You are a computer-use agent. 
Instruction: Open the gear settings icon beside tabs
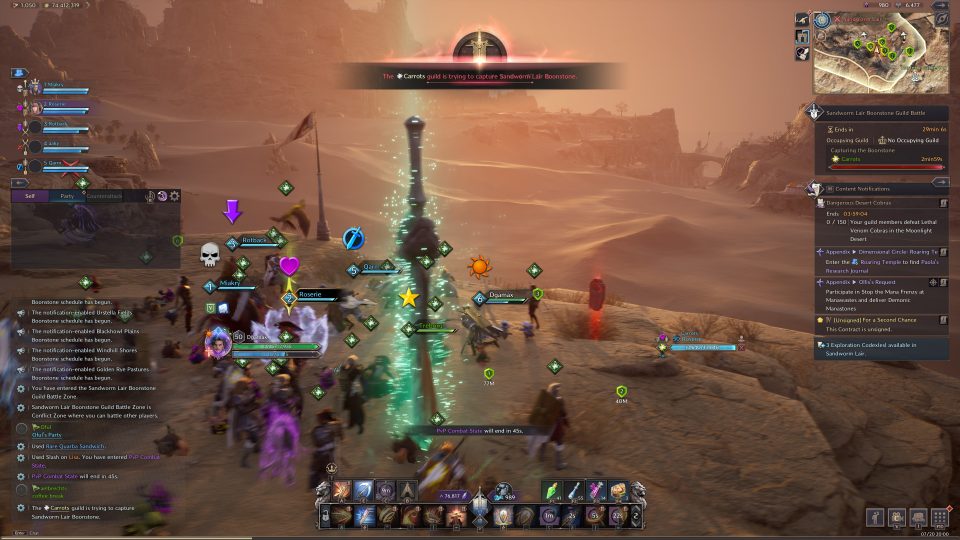point(175,196)
